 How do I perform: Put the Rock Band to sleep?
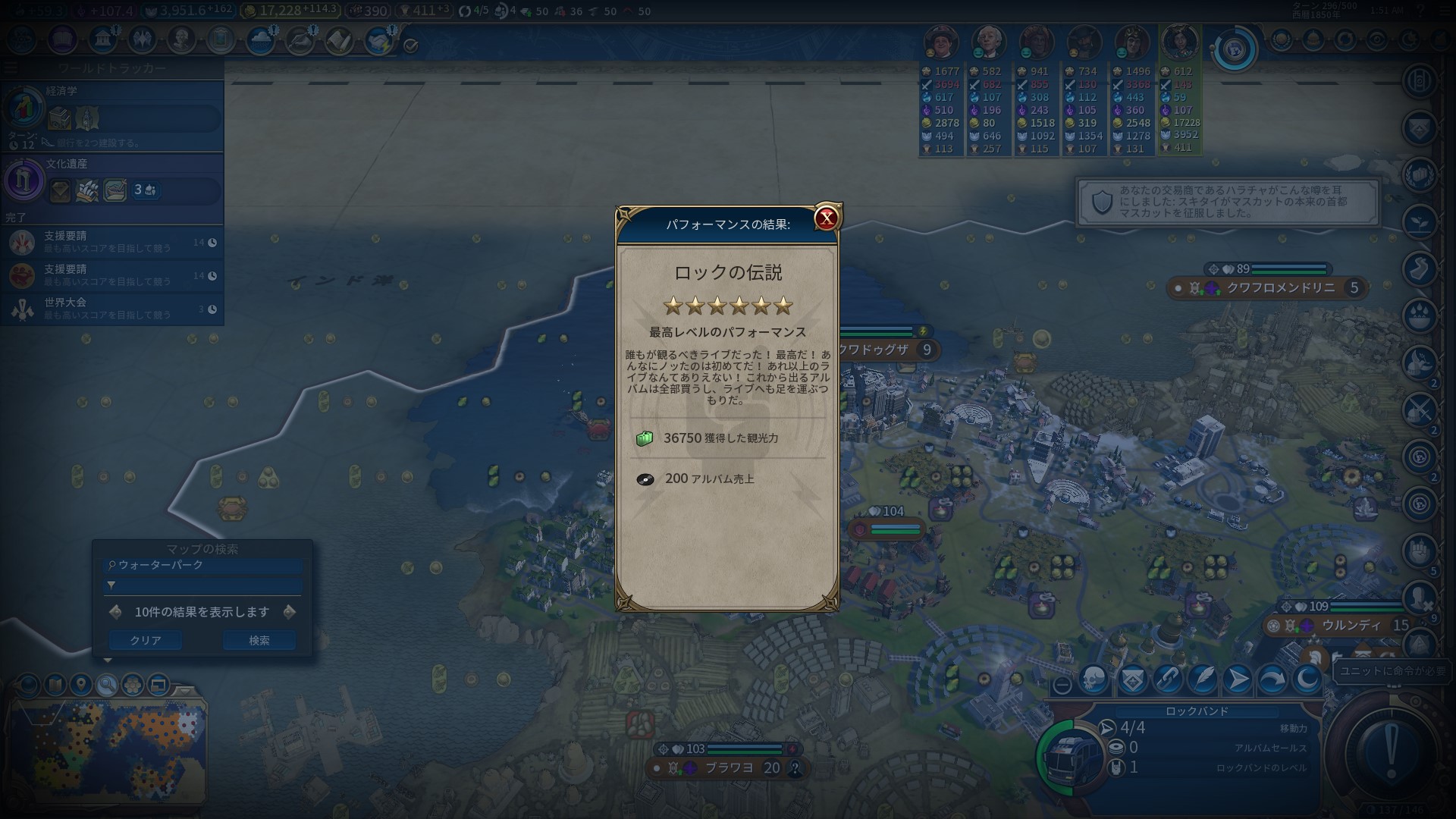(1307, 680)
